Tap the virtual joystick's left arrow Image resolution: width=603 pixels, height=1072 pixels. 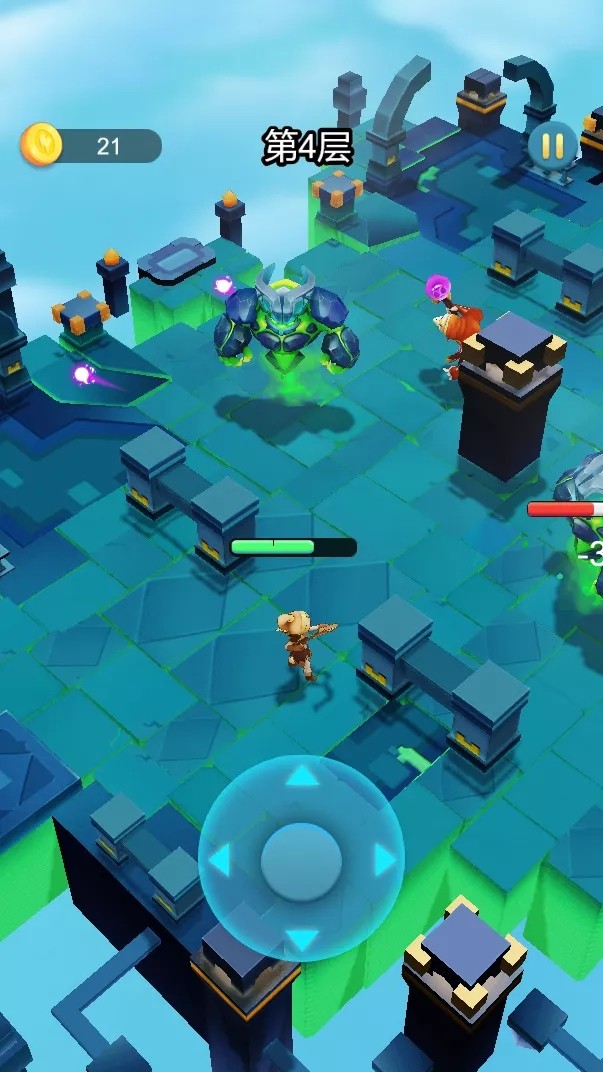[219, 859]
